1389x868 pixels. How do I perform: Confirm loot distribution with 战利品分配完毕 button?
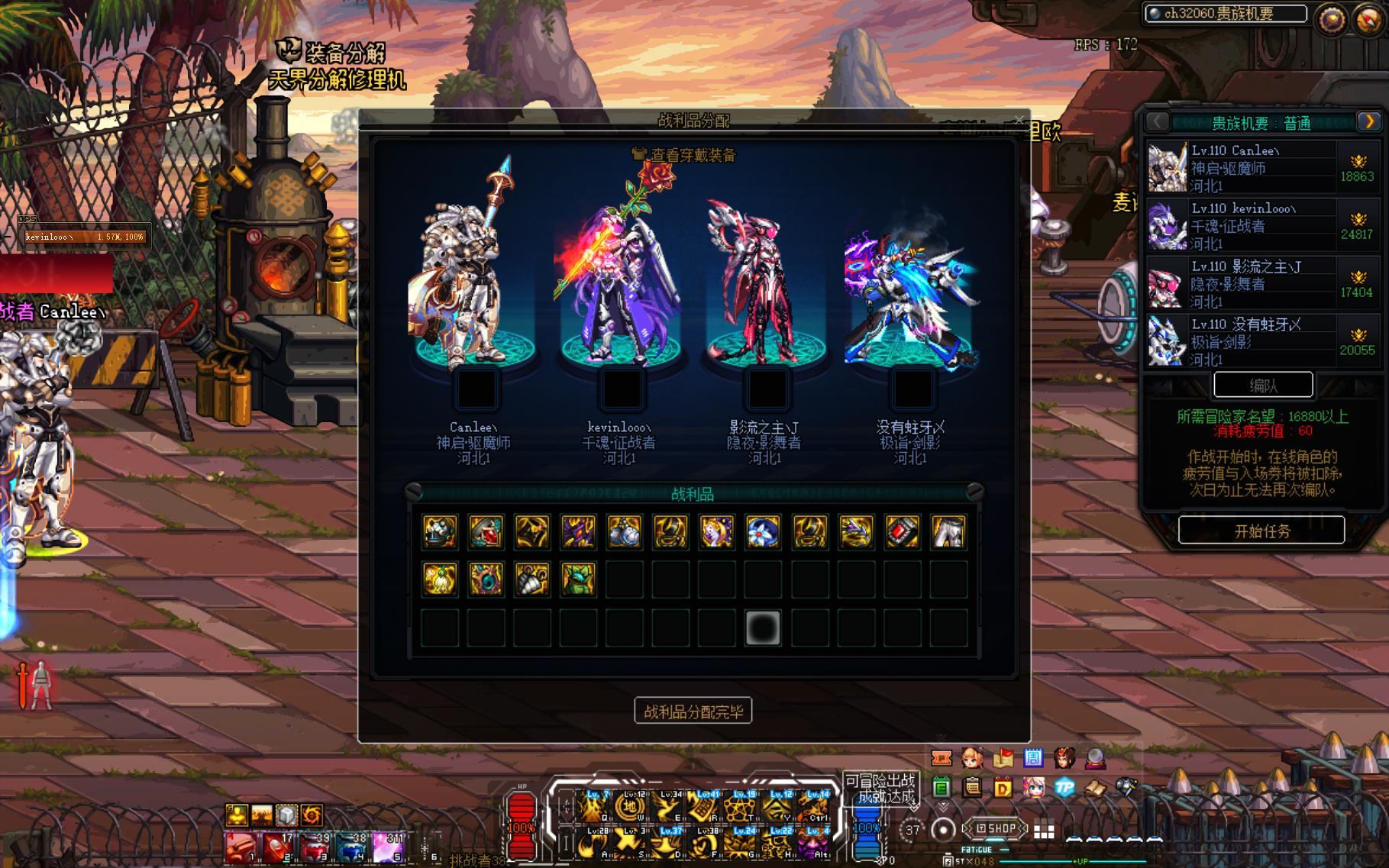point(693,712)
